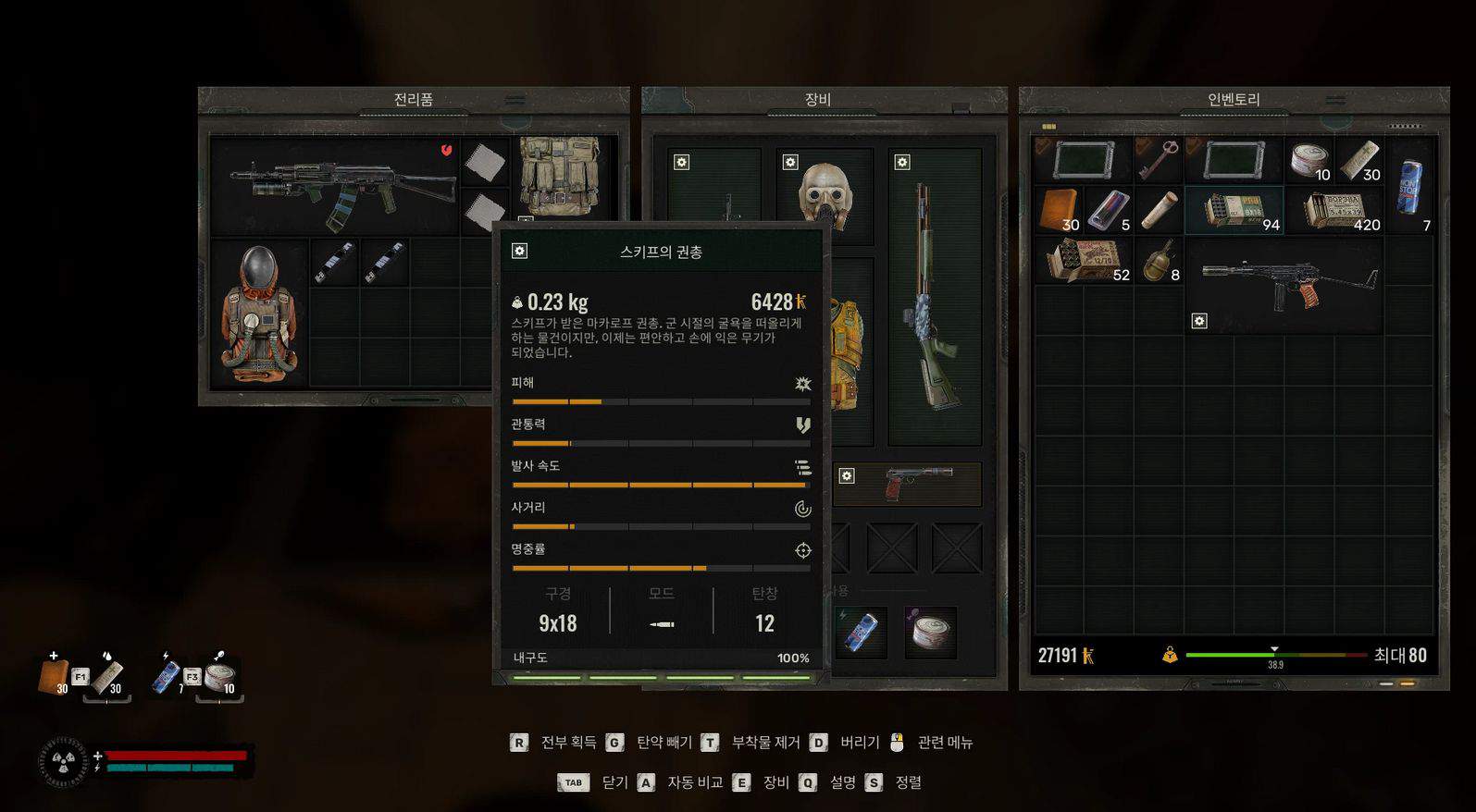The height and width of the screenshot is (812, 1476).
Task: Select the shotgun shell box with 52 rounds
Action: pyautogui.click(x=1084, y=260)
